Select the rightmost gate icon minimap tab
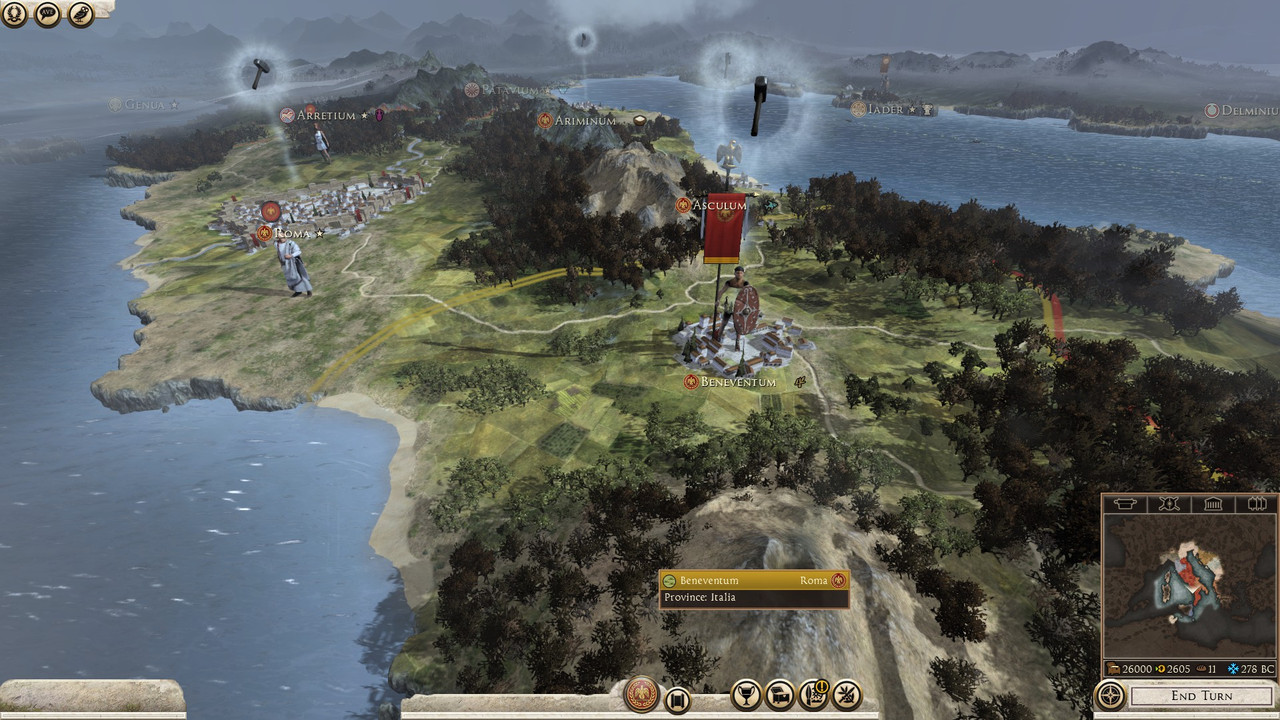 (1256, 504)
